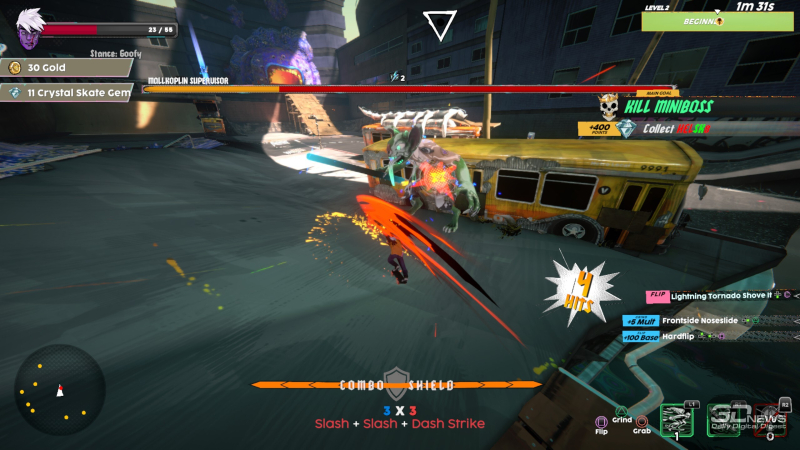Click the gold coin icon
The width and height of the screenshot is (800, 450).
[15, 67]
